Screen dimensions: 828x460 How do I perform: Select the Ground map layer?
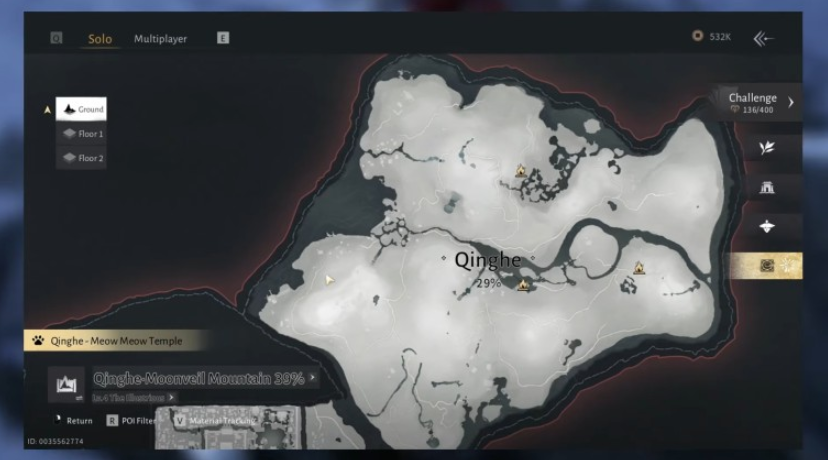[x=81, y=109]
